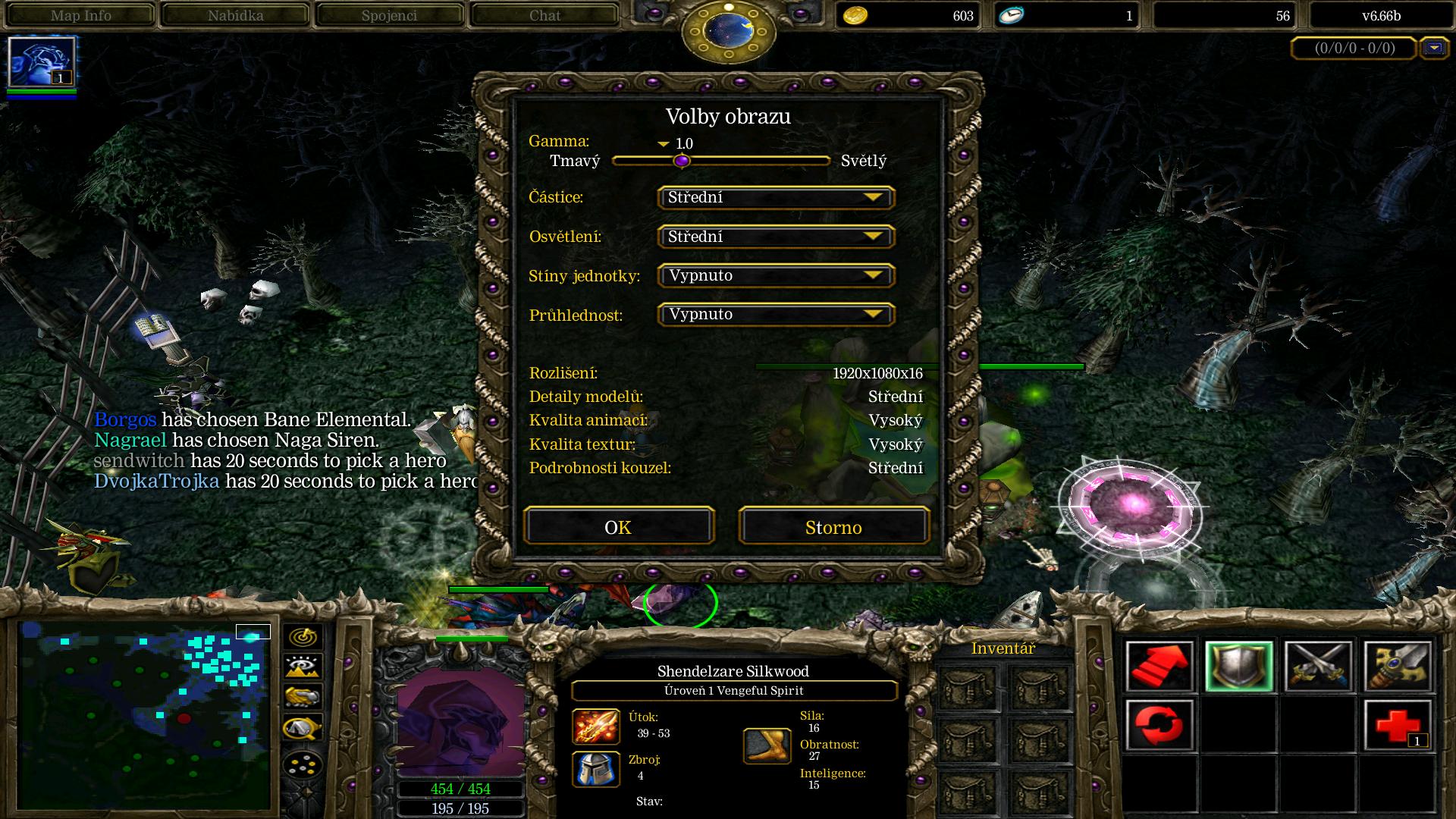1456x819 pixels.
Task: Confirm video options with OK
Action: click(x=618, y=527)
